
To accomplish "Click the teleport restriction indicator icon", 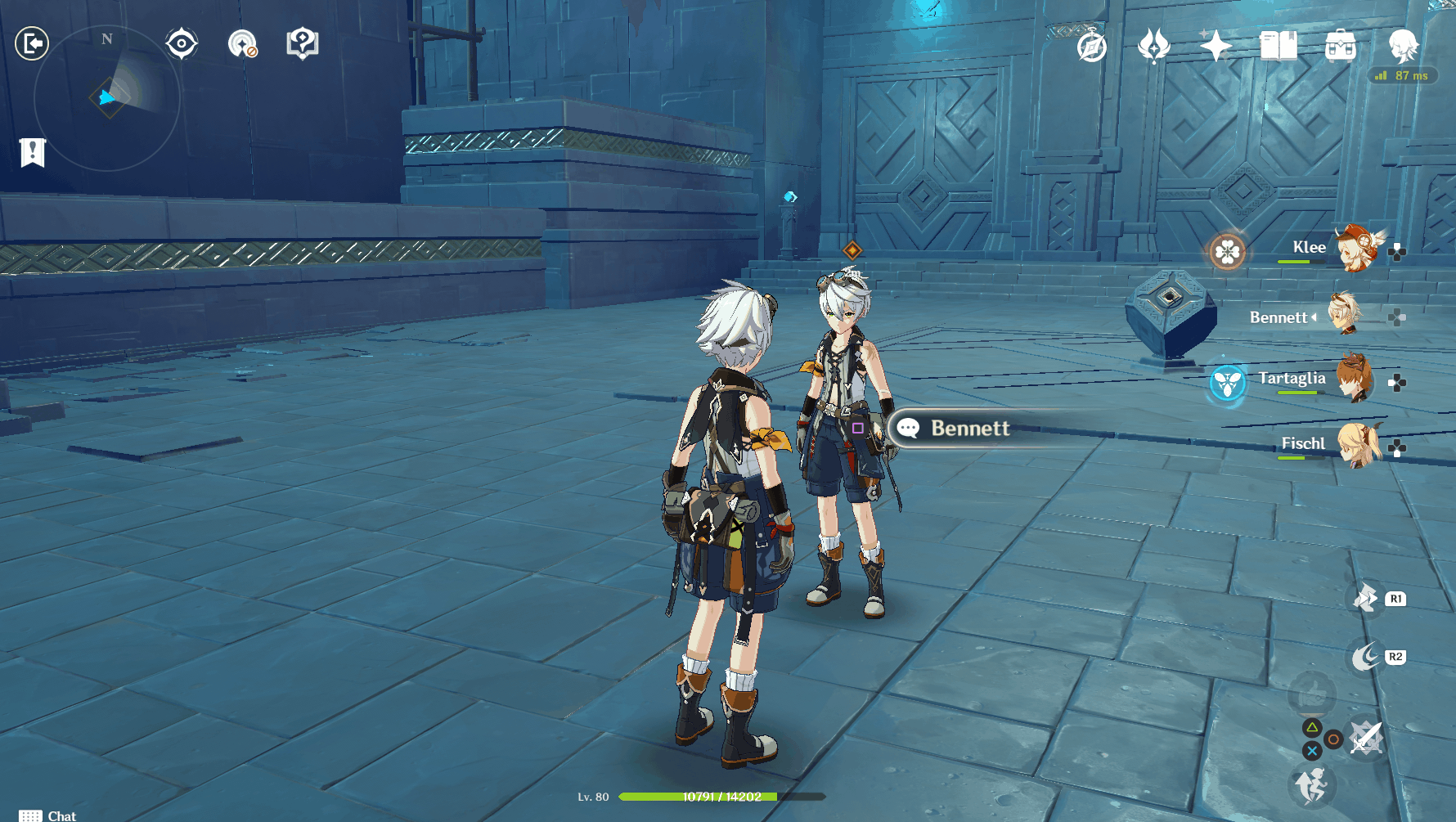I will 243,44.
